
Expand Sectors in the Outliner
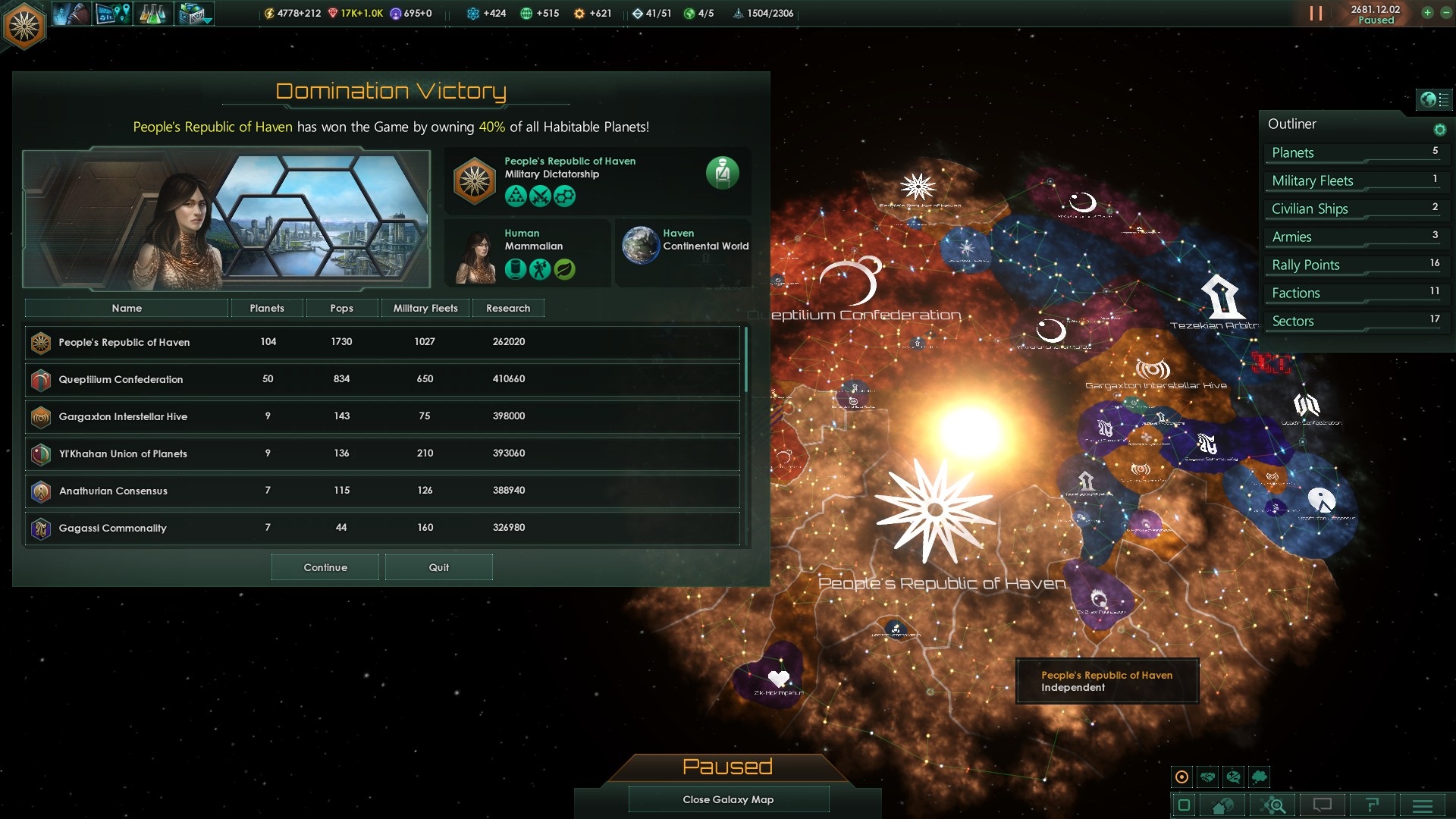click(x=1354, y=321)
